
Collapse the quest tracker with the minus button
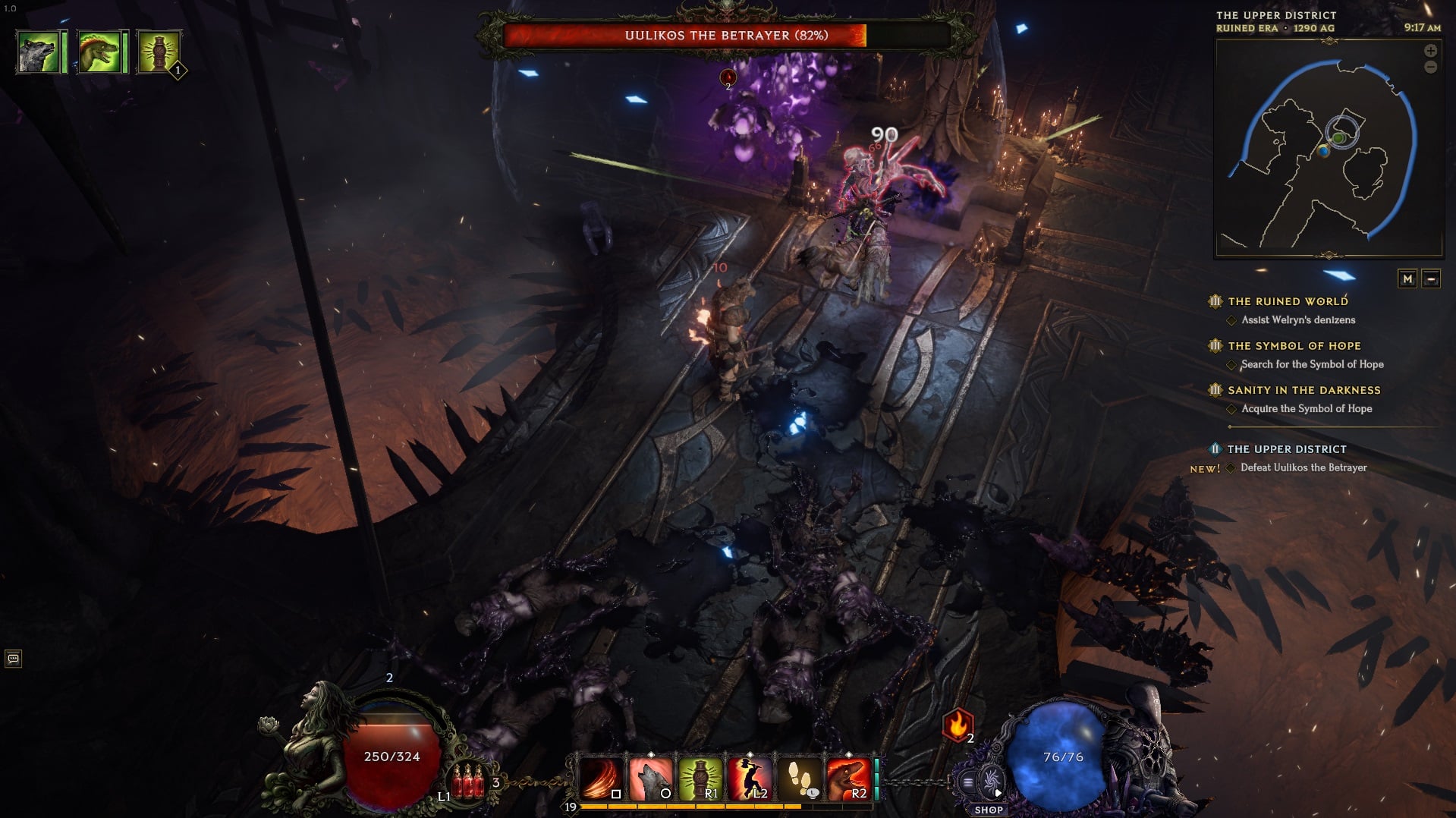pyautogui.click(x=1432, y=279)
